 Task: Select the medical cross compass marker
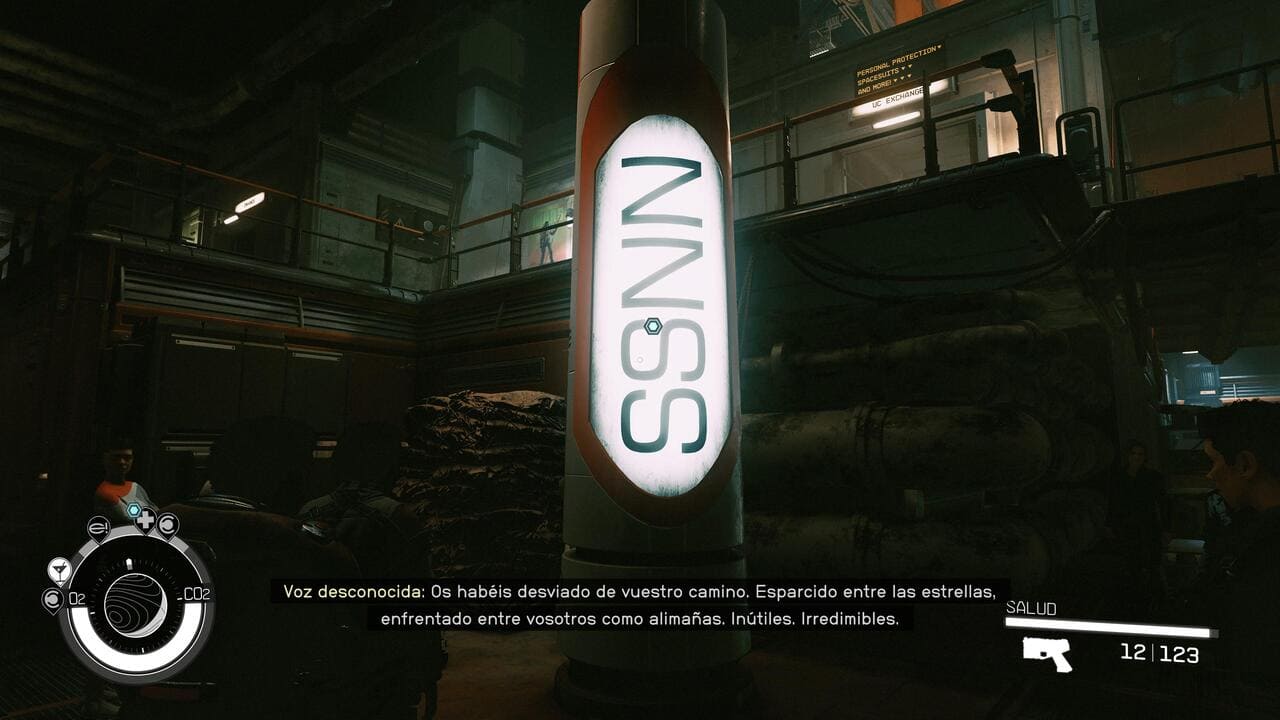pos(145,522)
